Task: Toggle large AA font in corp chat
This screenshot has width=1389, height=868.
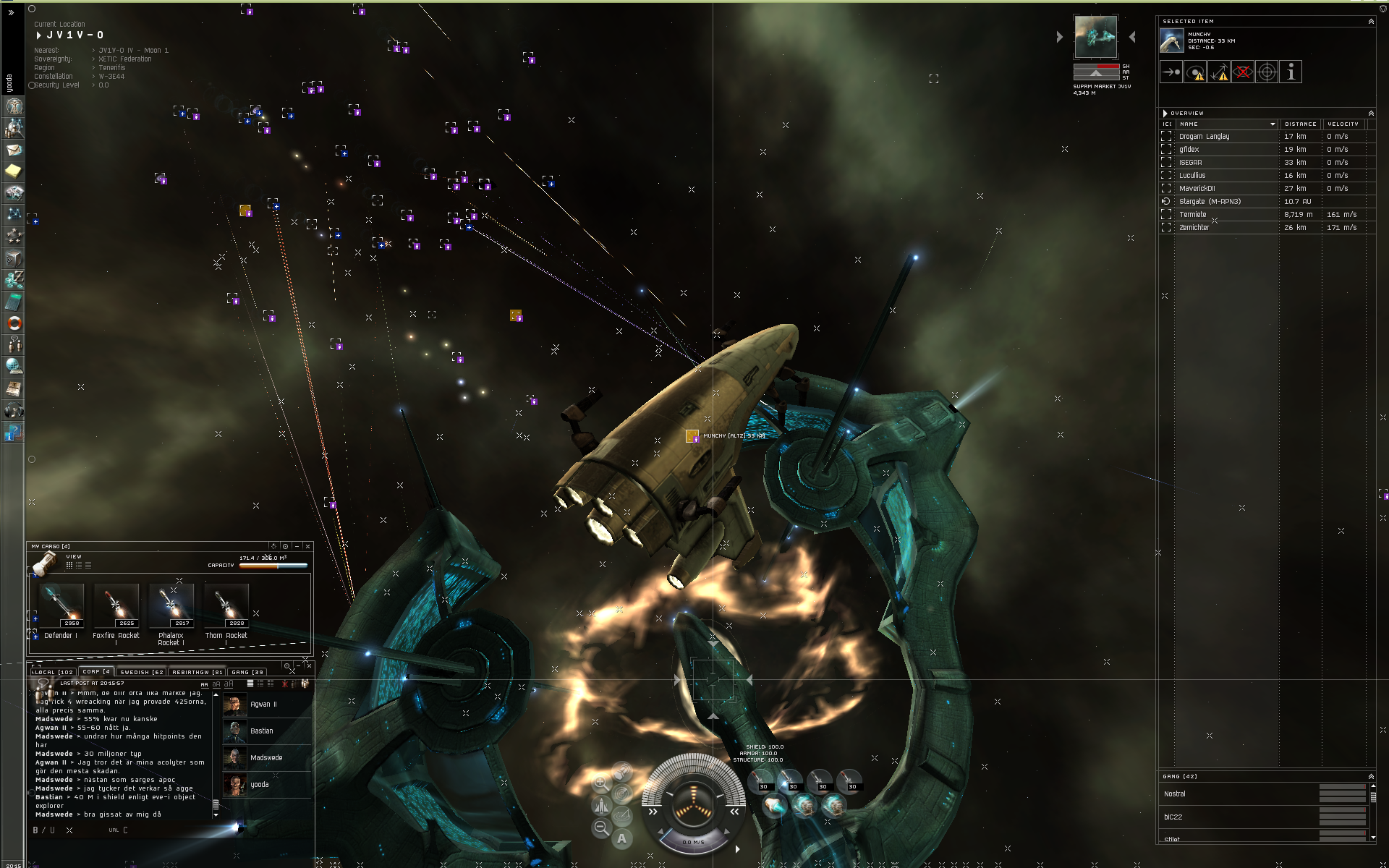Action: (x=205, y=684)
